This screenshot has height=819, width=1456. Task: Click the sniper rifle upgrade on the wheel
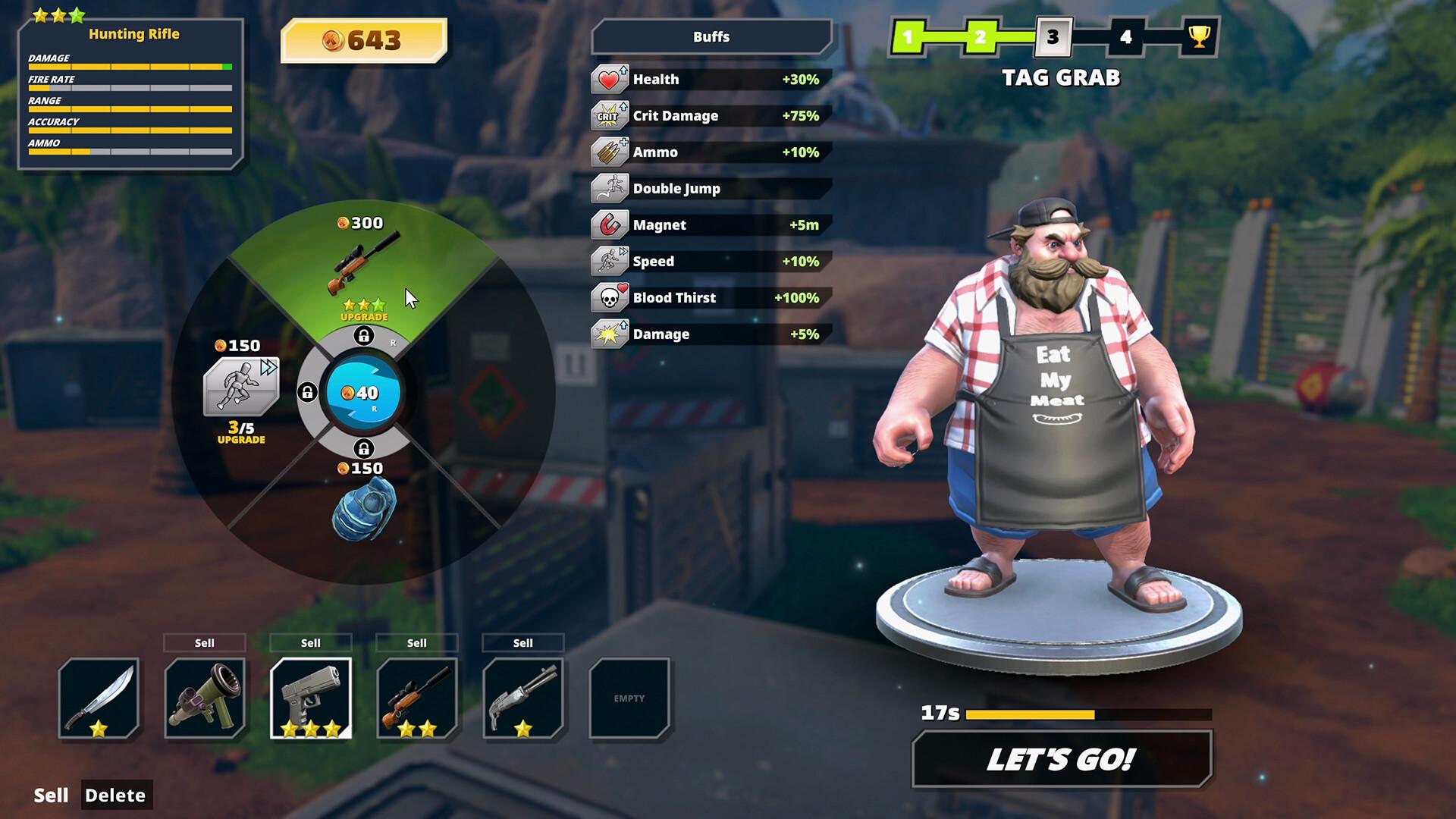[x=366, y=262]
